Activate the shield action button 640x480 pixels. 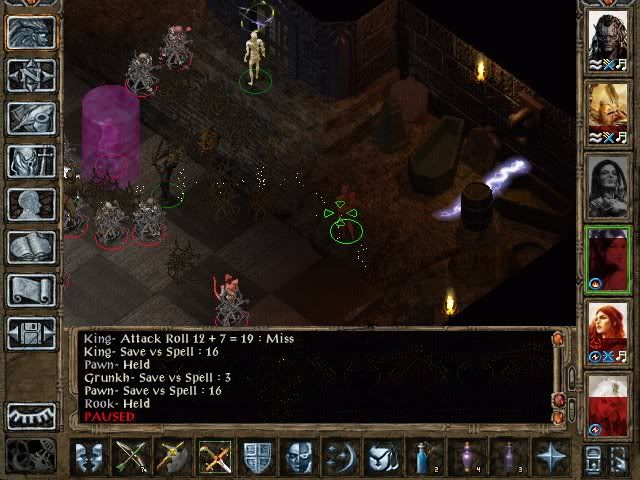point(257,458)
